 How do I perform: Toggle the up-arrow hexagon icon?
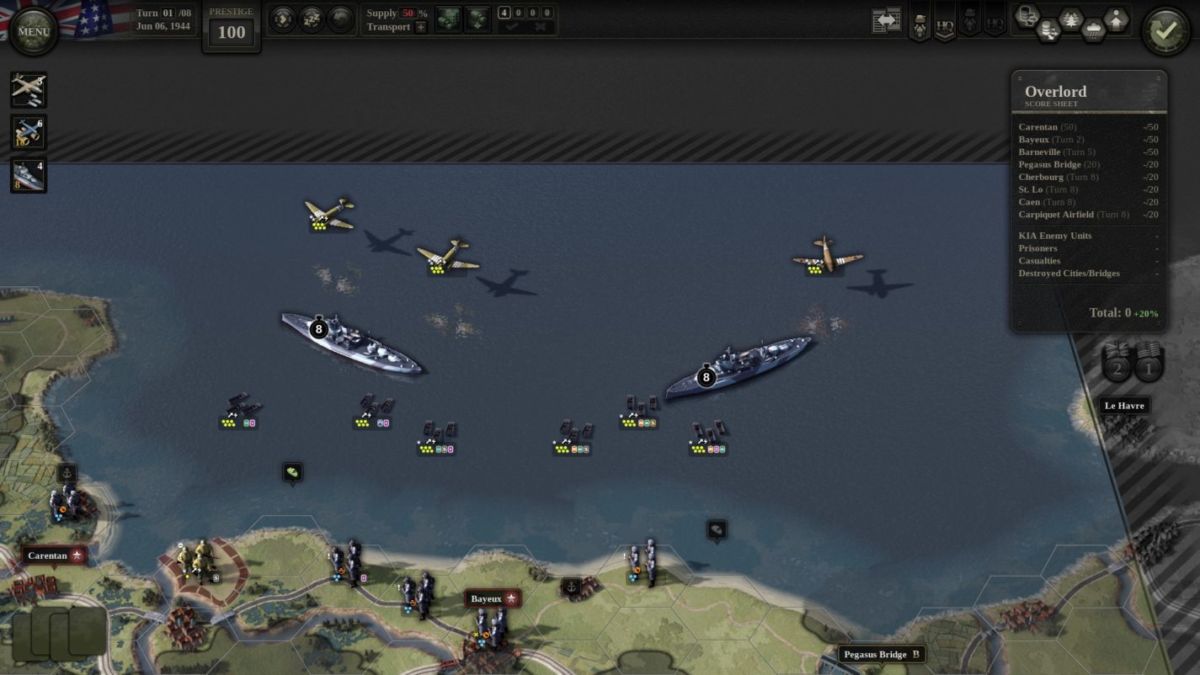pyautogui.click(x=1116, y=19)
